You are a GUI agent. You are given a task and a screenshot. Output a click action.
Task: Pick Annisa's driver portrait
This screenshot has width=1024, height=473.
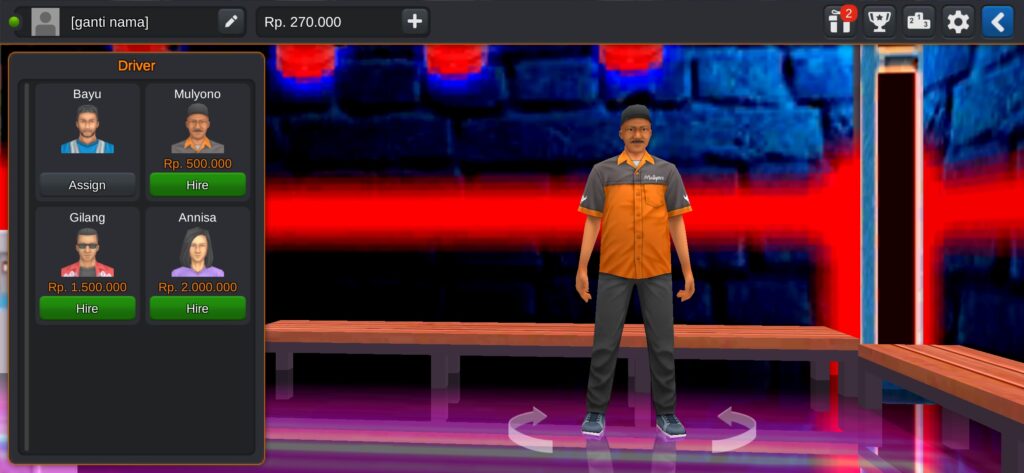point(197,253)
